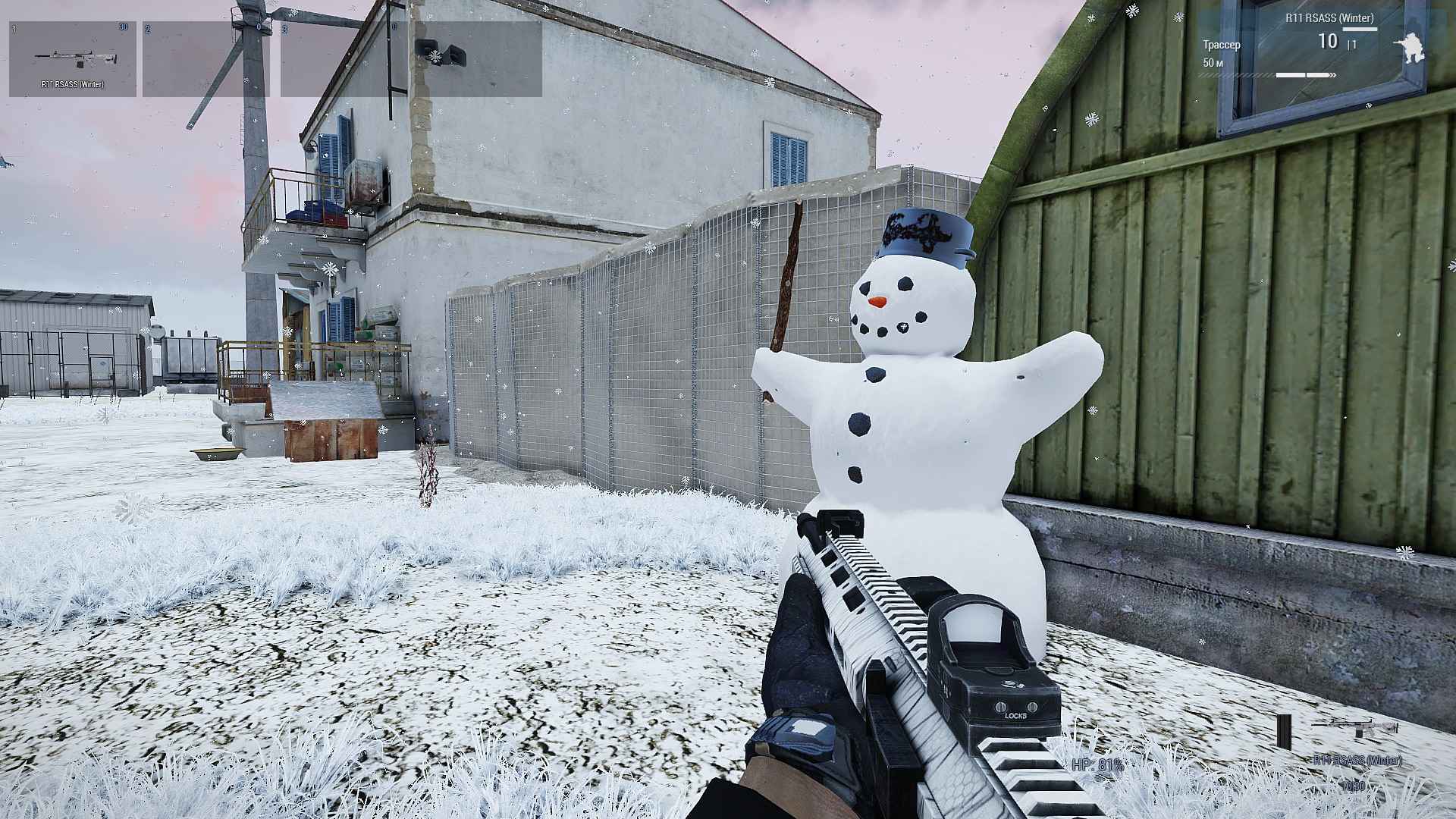
Task: Click the rifle silhouette above the HP readout
Action: point(1355,726)
